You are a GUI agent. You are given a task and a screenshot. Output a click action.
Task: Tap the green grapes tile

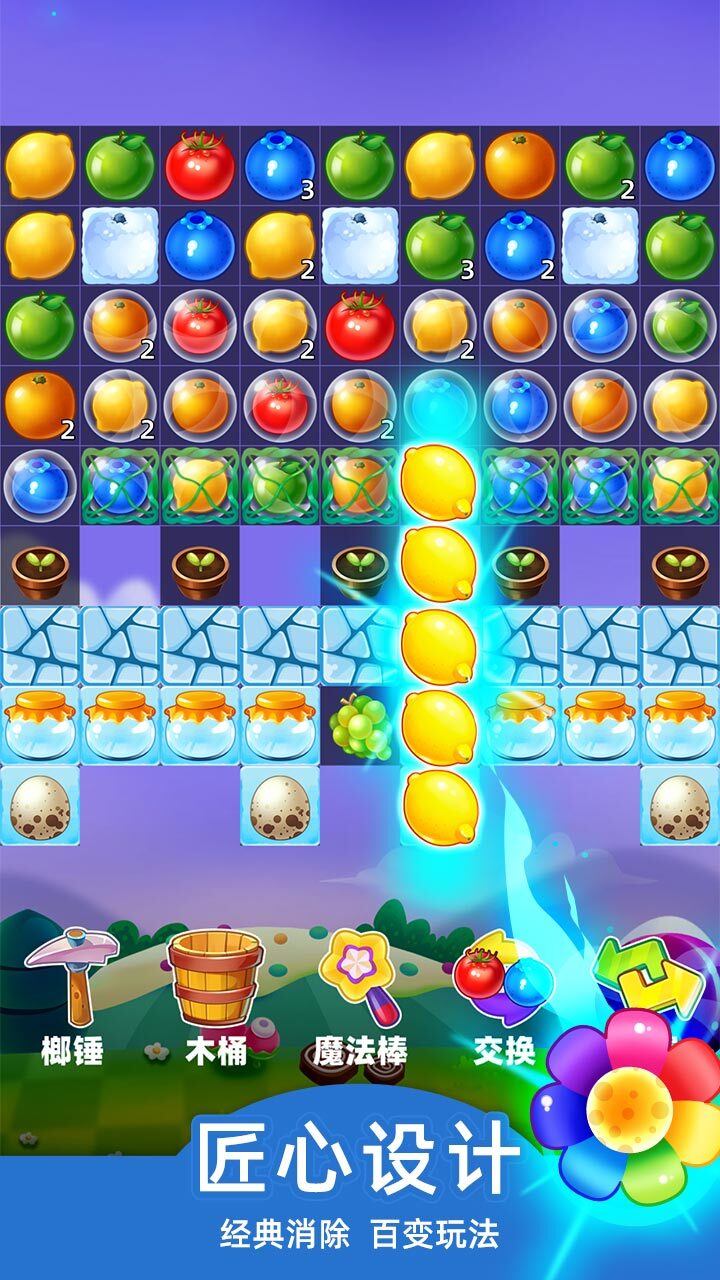click(x=360, y=726)
